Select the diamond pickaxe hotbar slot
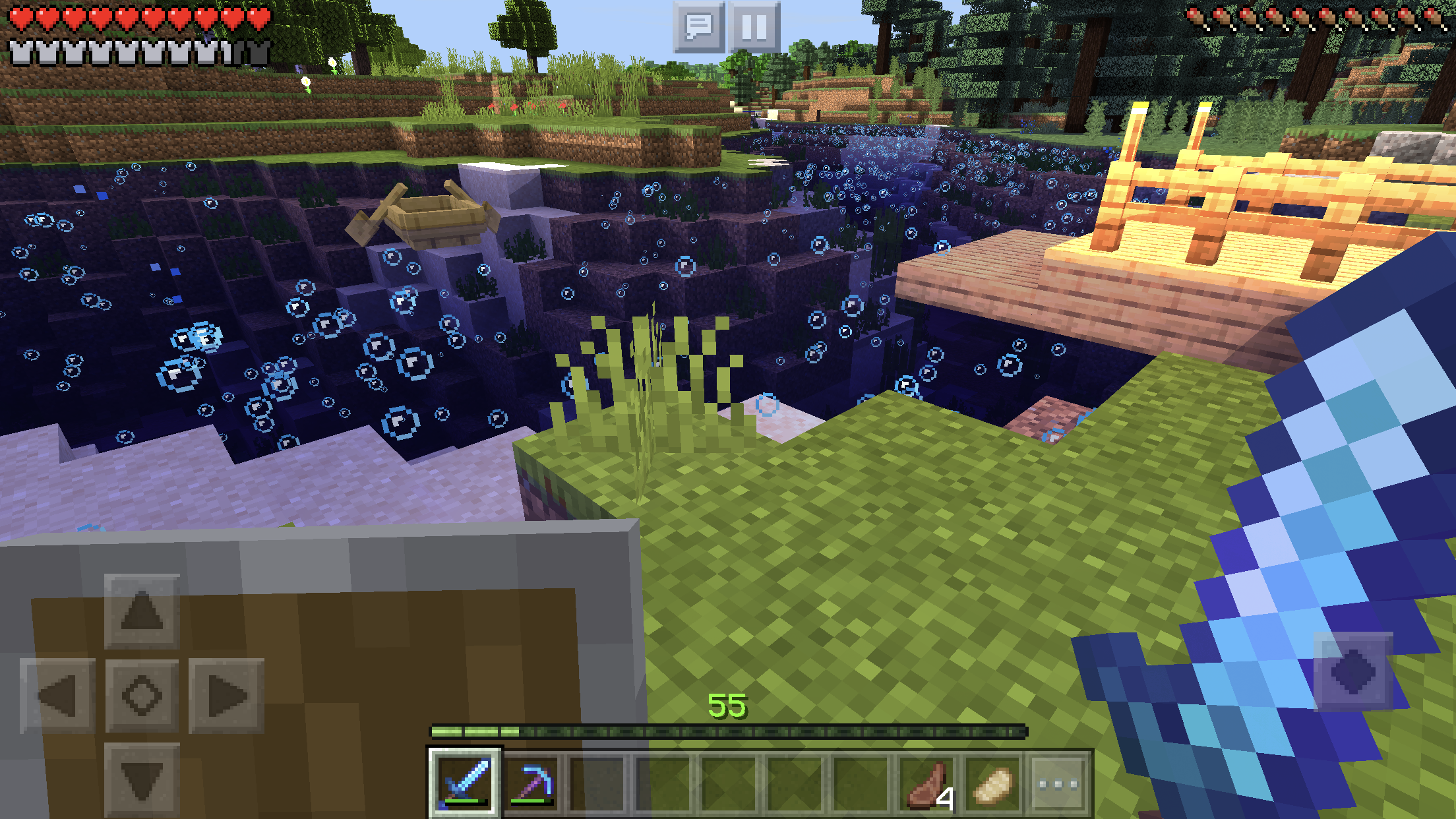Viewport: 1456px width, 819px height. pyautogui.click(x=532, y=783)
